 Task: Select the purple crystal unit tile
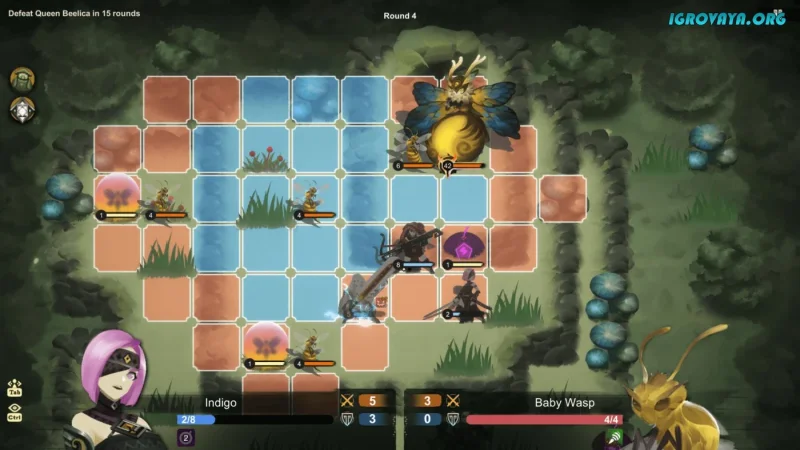point(465,246)
